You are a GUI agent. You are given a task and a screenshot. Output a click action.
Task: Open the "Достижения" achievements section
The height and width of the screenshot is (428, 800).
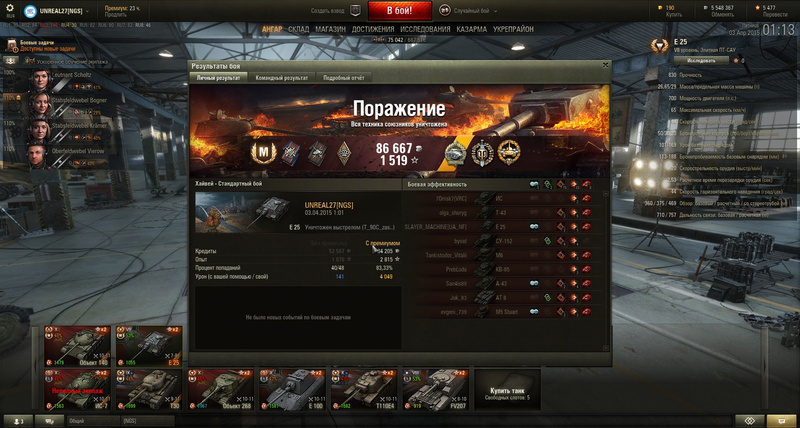[x=373, y=29]
